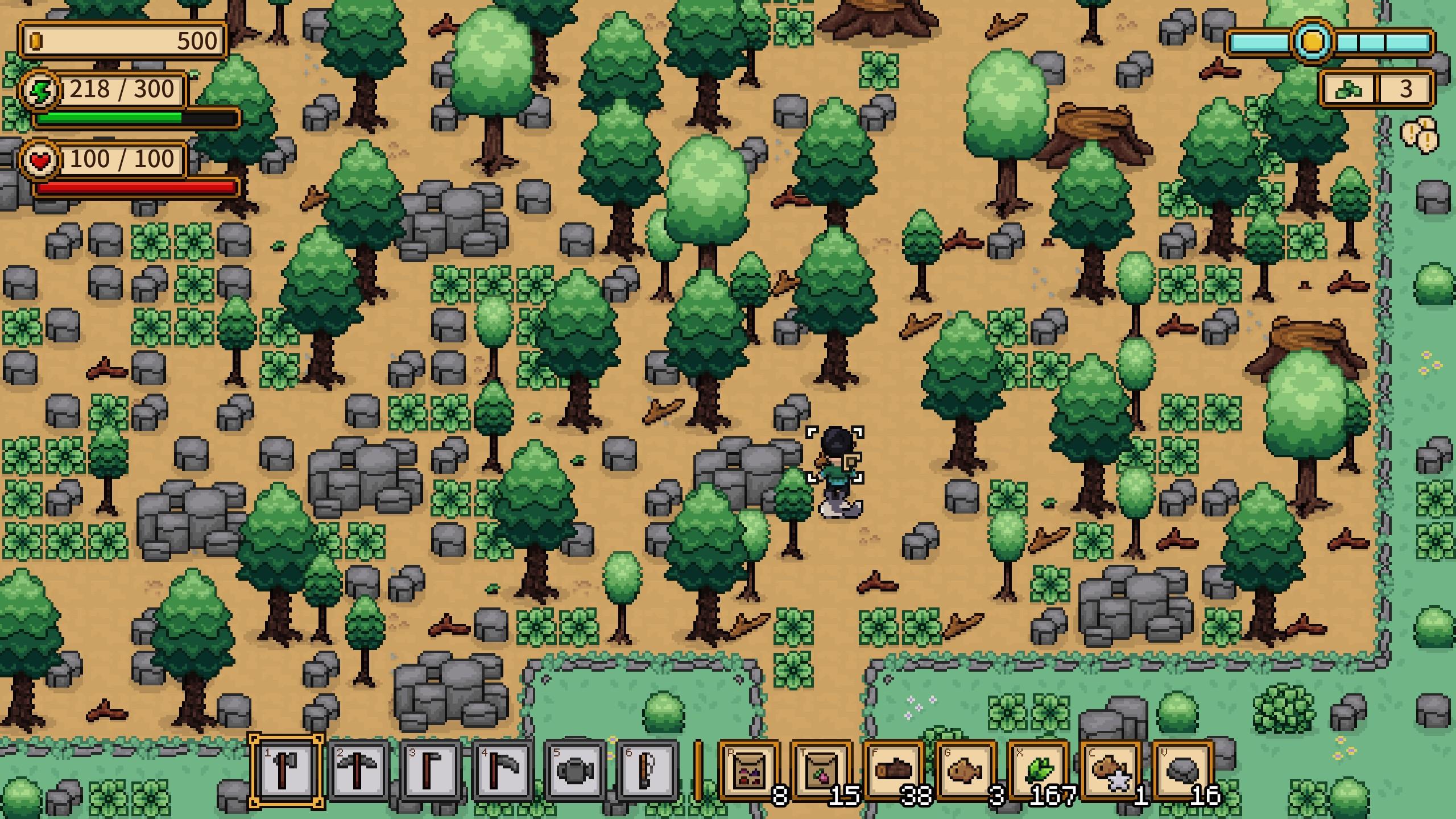Choose the starred fish item slot

[x=1110, y=771]
